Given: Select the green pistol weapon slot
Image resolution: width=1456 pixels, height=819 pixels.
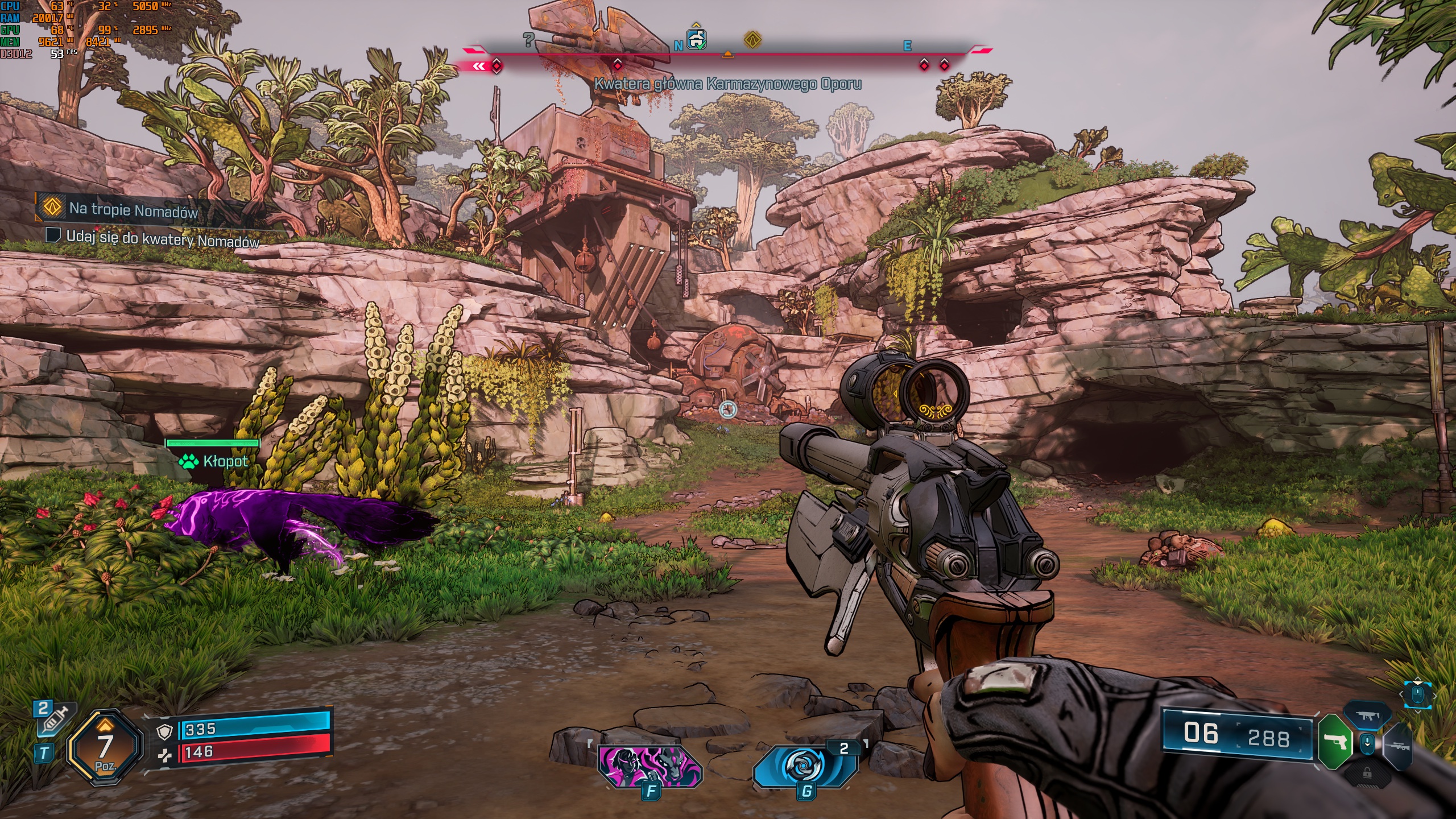Looking at the screenshot, I should pos(1335,742).
